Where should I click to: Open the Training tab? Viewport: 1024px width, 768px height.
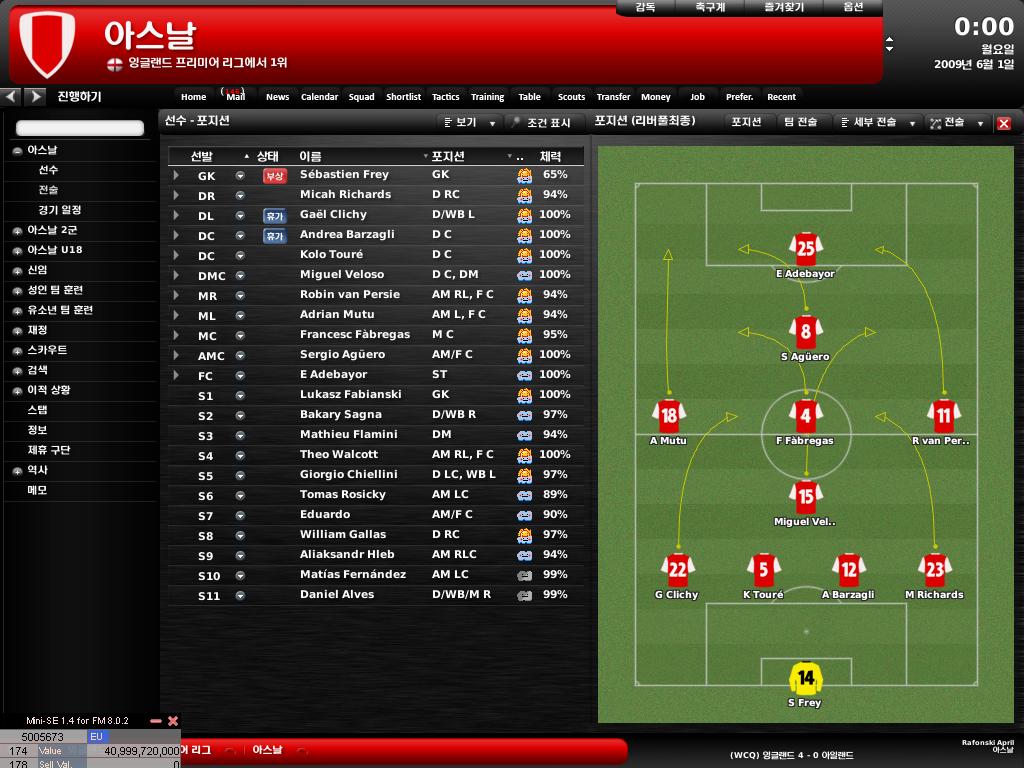(x=487, y=97)
